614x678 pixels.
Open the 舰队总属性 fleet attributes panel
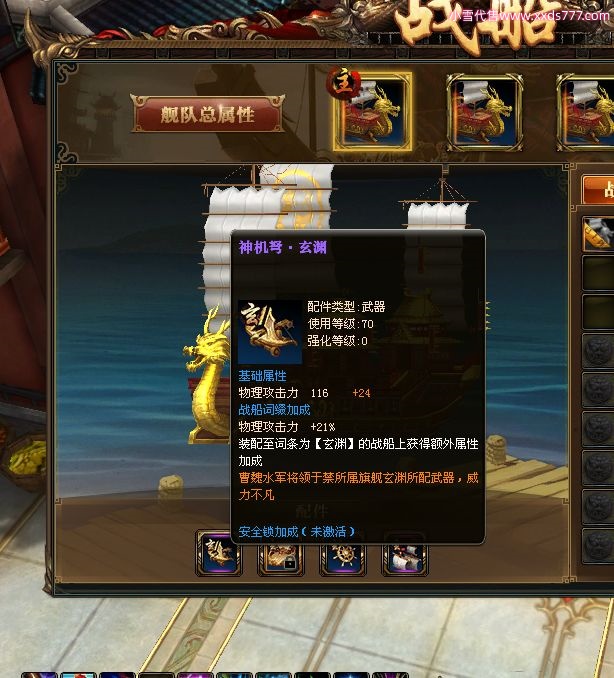click(x=208, y=114)
